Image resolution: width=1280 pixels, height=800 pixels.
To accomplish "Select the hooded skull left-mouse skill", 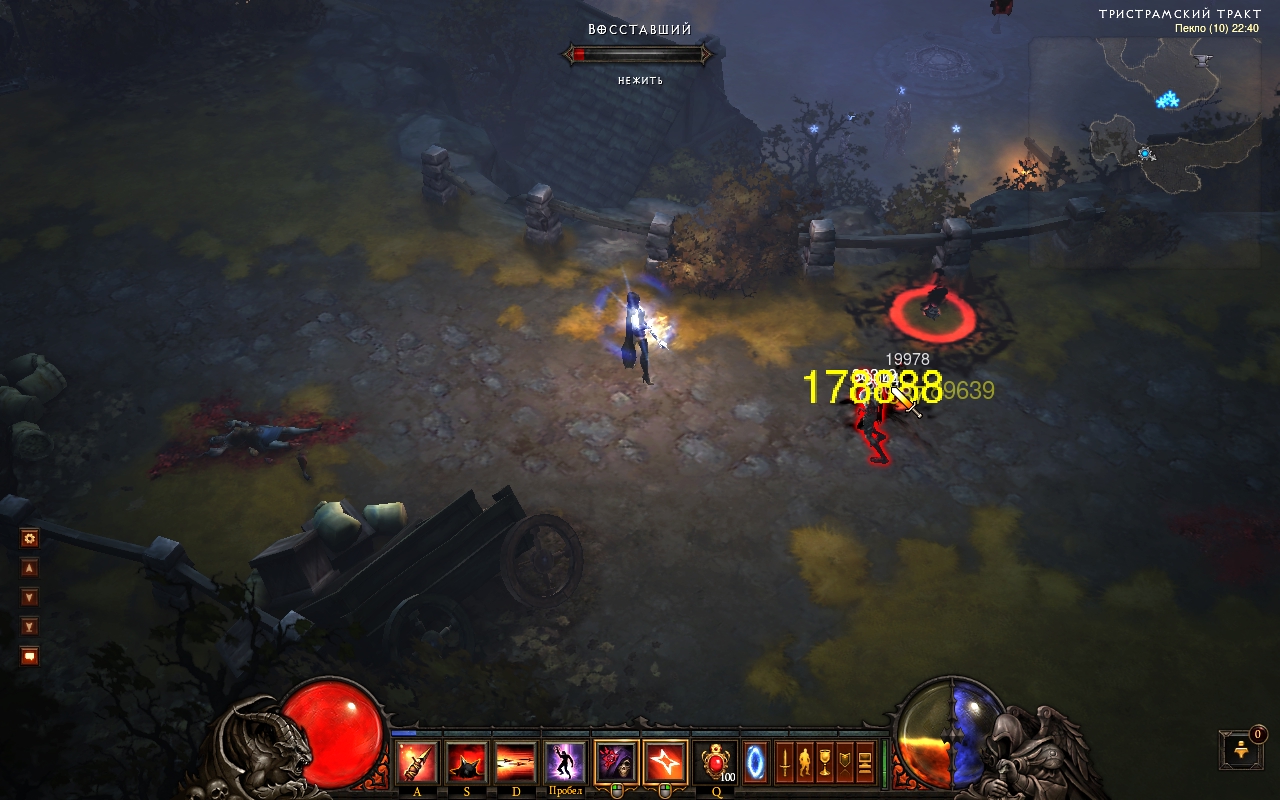I will 617,763.
